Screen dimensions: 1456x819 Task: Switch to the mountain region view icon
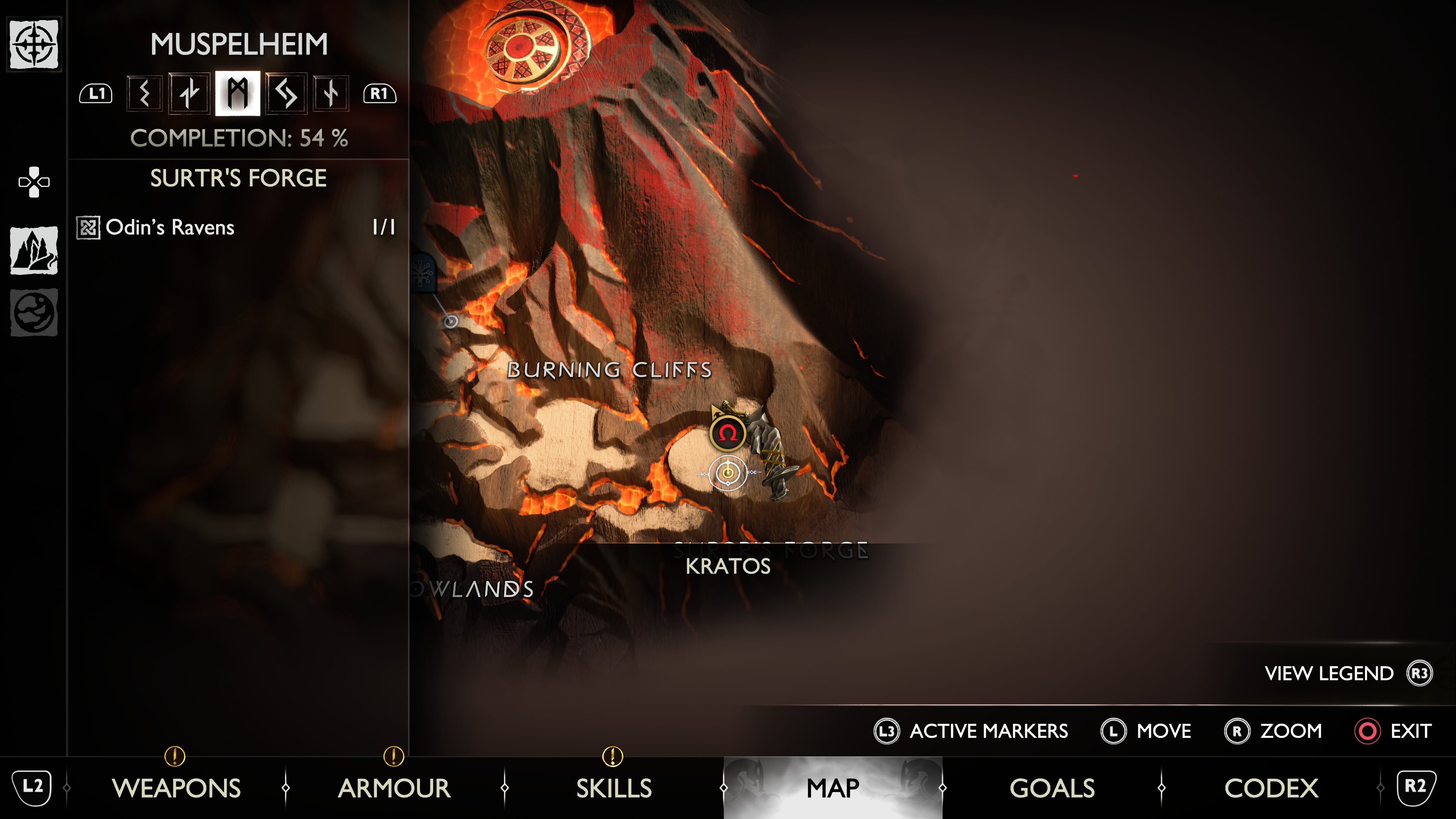coord(34,250)
